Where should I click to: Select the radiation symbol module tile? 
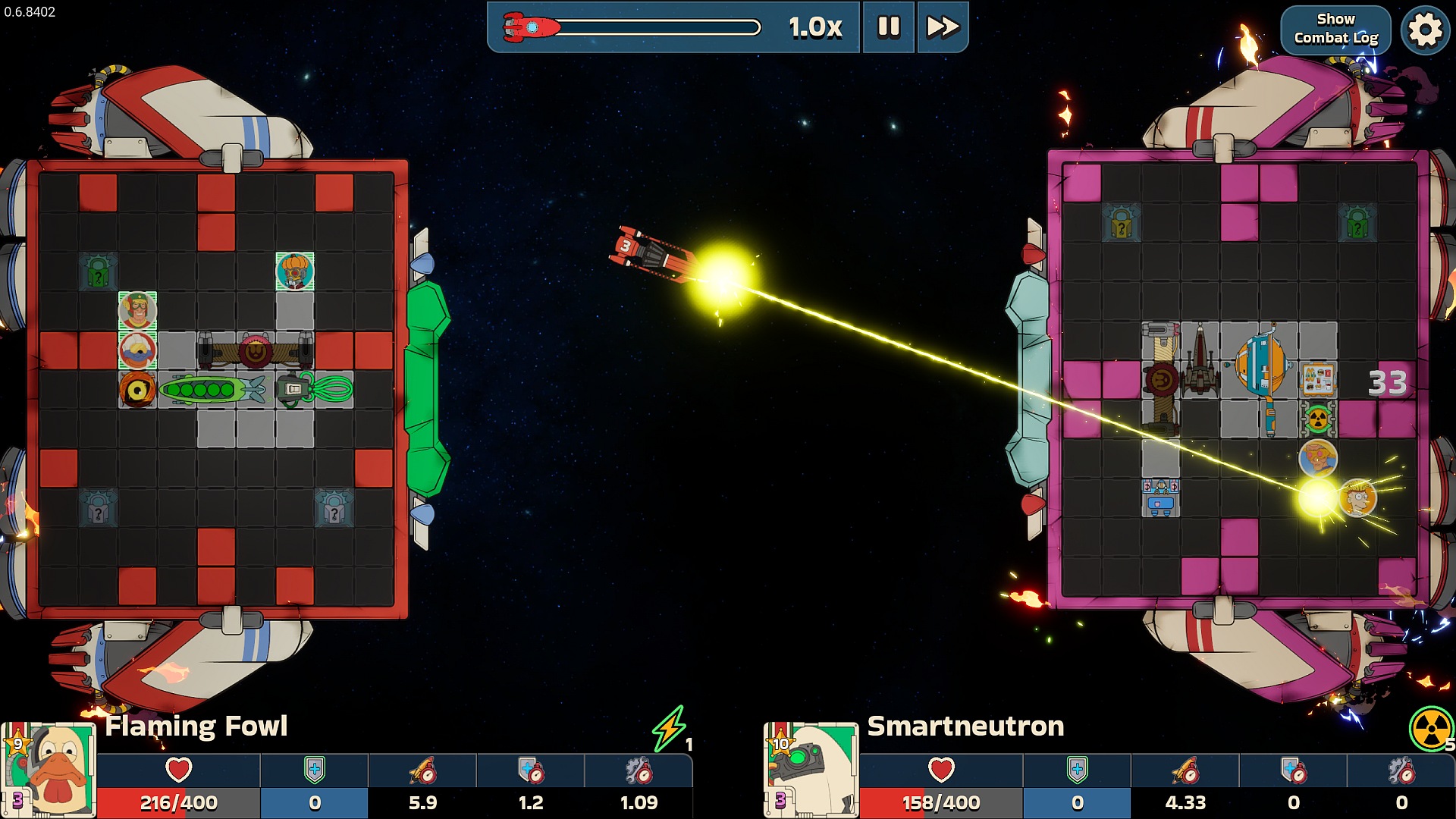tap(1318, 419)
